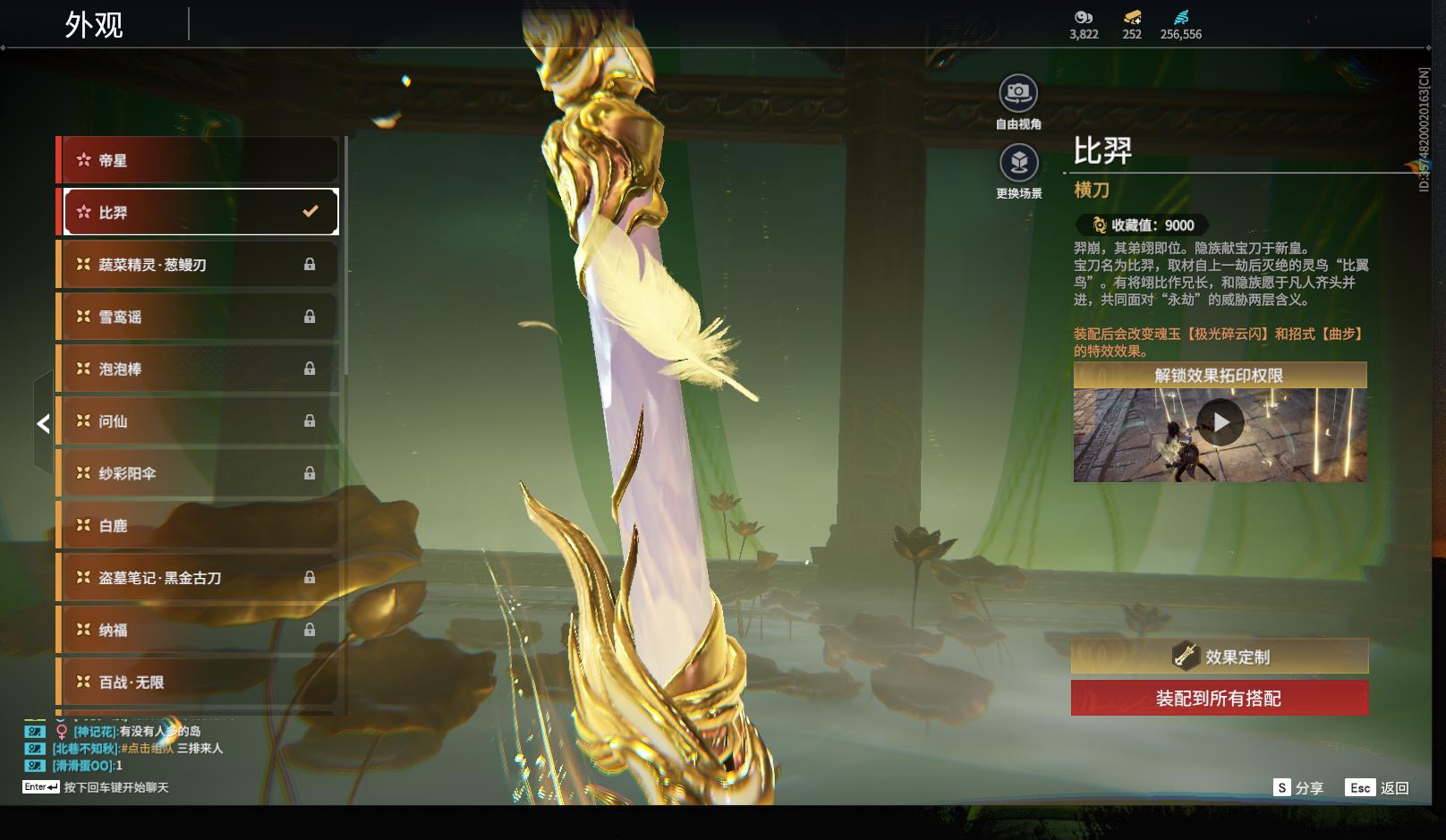Select the 帝星 skin entry

pyautogui.click(x=198, y=160)
